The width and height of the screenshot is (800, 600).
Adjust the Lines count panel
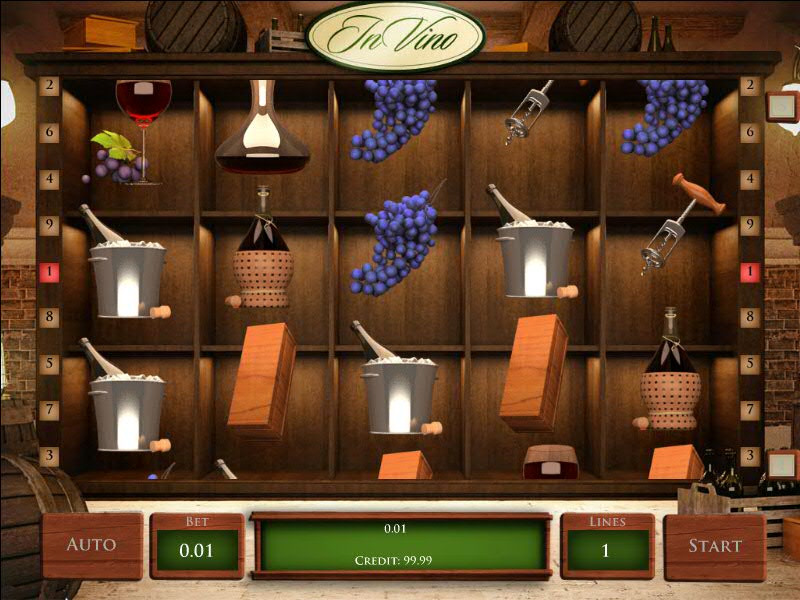pyautogui.click(x=607, y=547)
